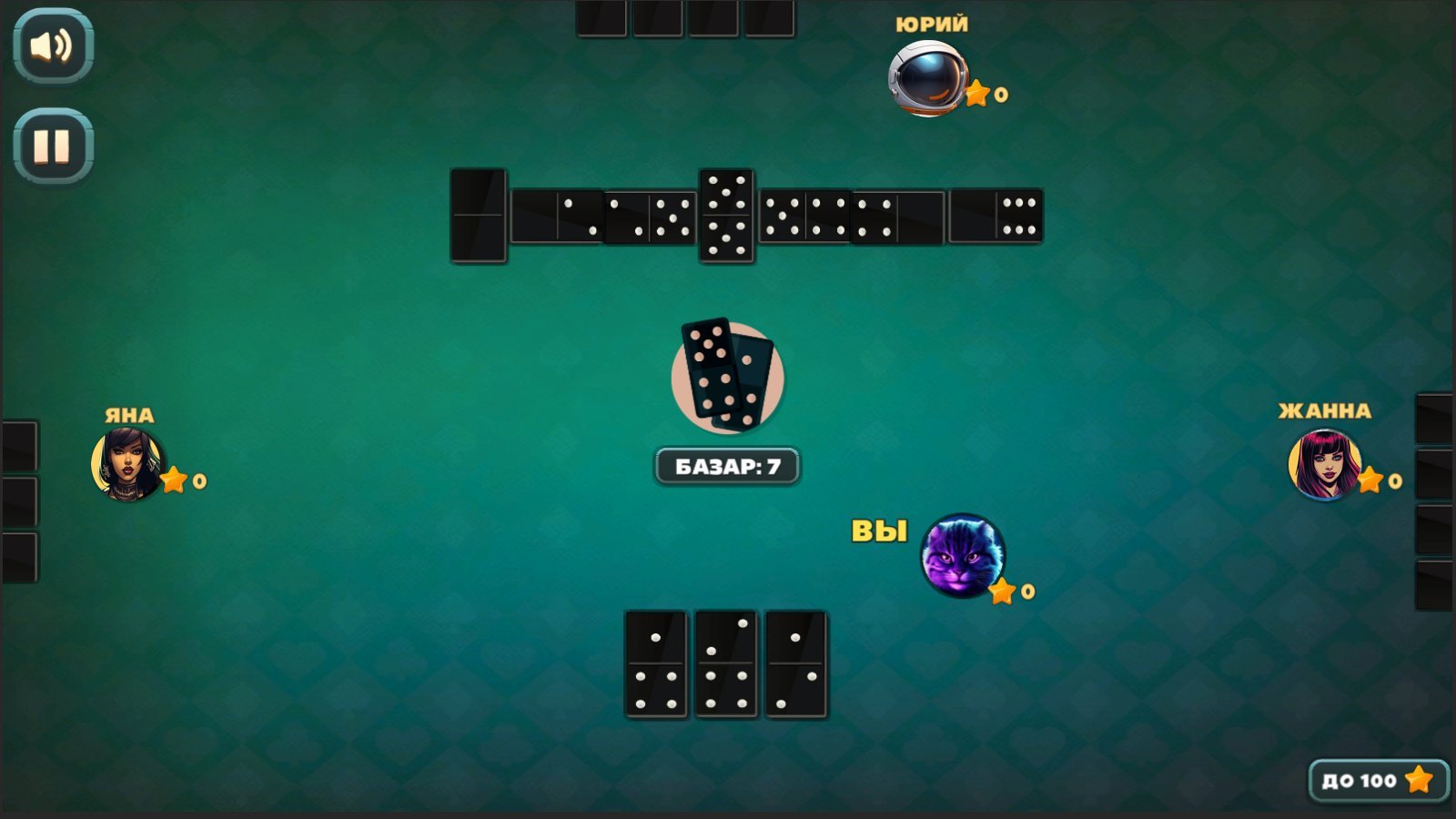
Task: Play the double tile placed vertically on the chain
Action: [725, 216]
